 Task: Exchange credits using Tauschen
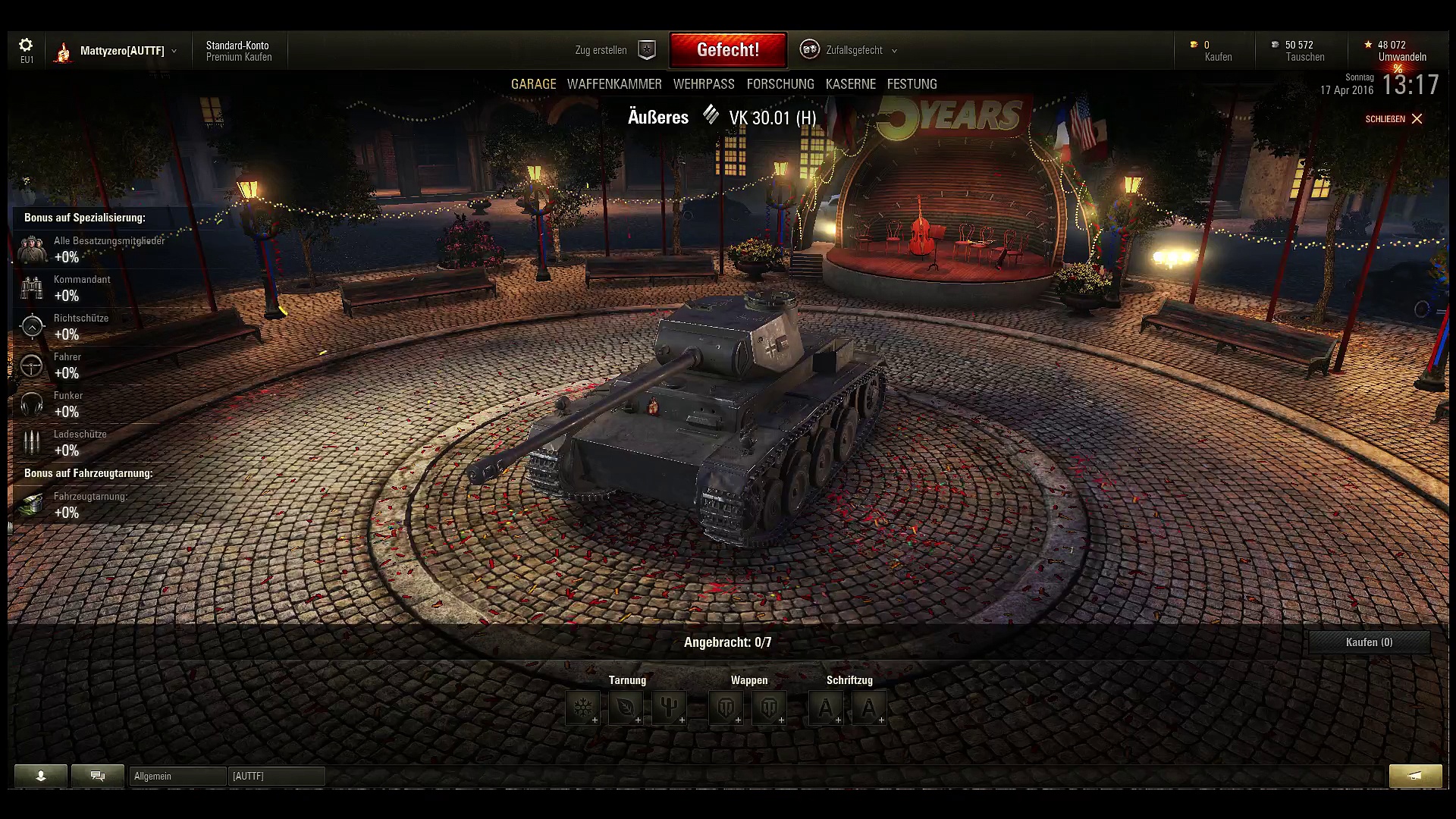(x=1304, y=57)
